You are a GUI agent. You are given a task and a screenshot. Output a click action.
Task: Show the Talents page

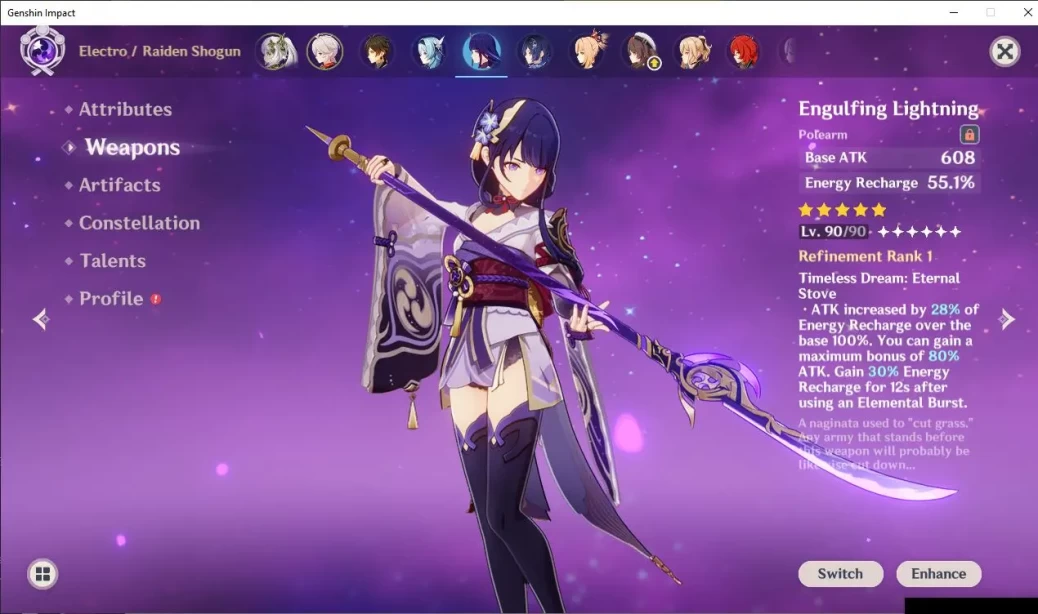point(112,261)
